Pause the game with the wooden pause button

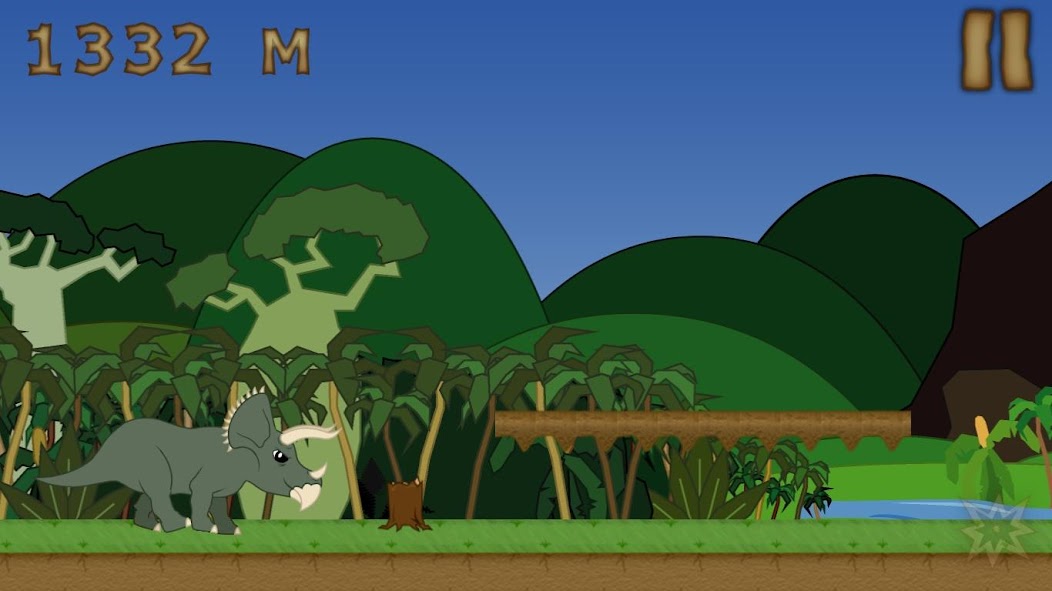pyautogui.click(x=996, y=50)
